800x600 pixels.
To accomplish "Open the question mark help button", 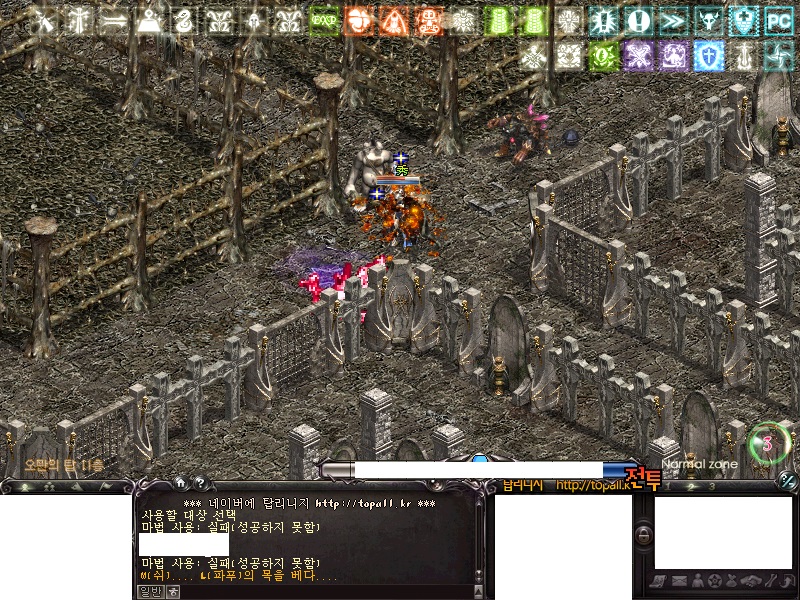I will (199, 482).
